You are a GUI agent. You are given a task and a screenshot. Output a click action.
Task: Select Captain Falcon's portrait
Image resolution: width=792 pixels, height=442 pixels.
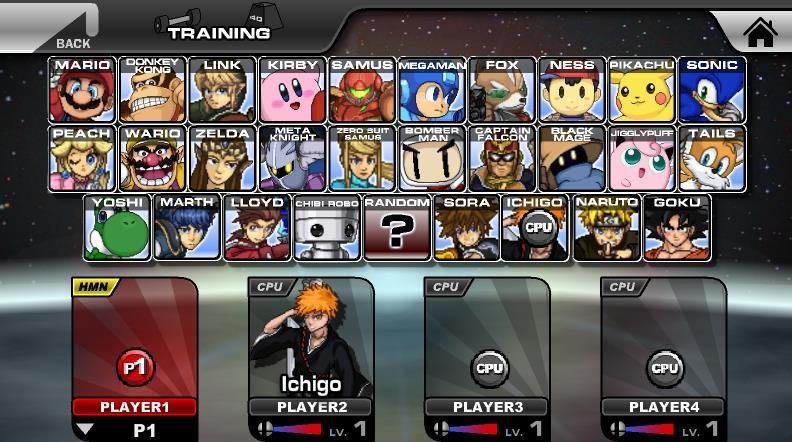tap(501, 158)
